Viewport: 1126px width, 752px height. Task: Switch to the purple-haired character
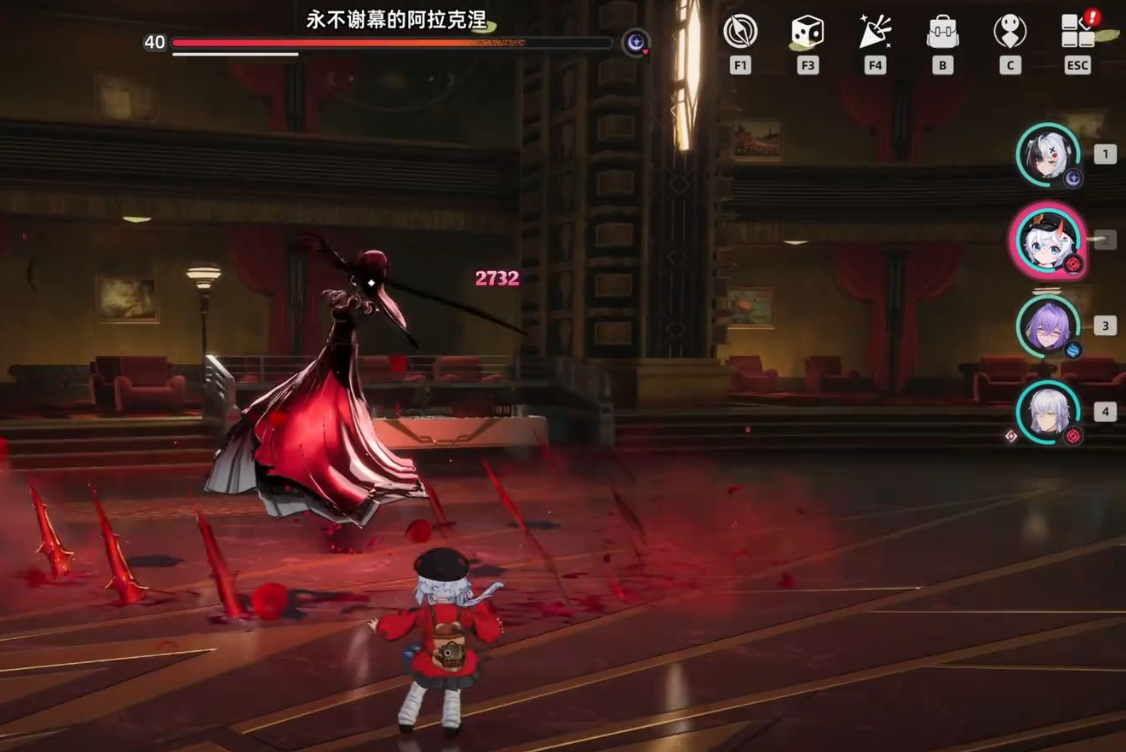[x=1047, y=326]
